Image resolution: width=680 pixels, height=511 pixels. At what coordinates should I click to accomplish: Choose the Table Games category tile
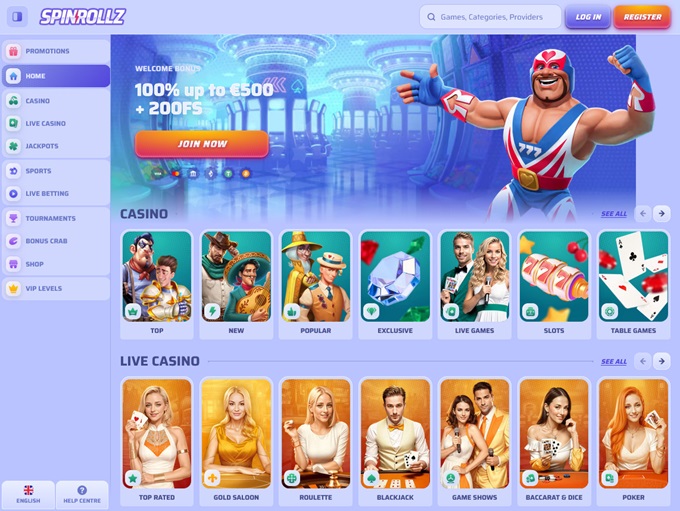633,284
